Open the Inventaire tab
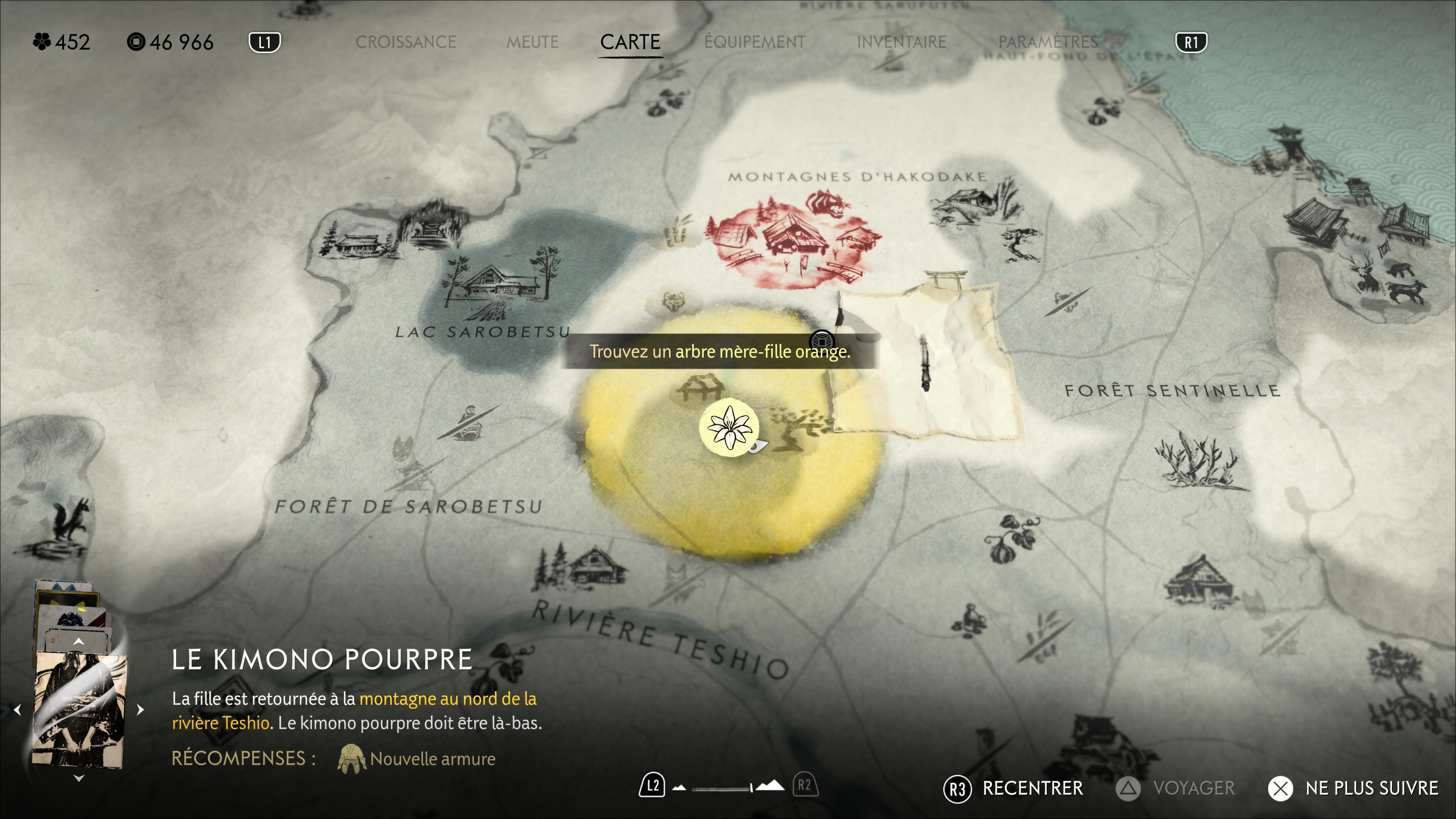The width and height of the screenshot is (1456, 819). (x=902, y=42)
